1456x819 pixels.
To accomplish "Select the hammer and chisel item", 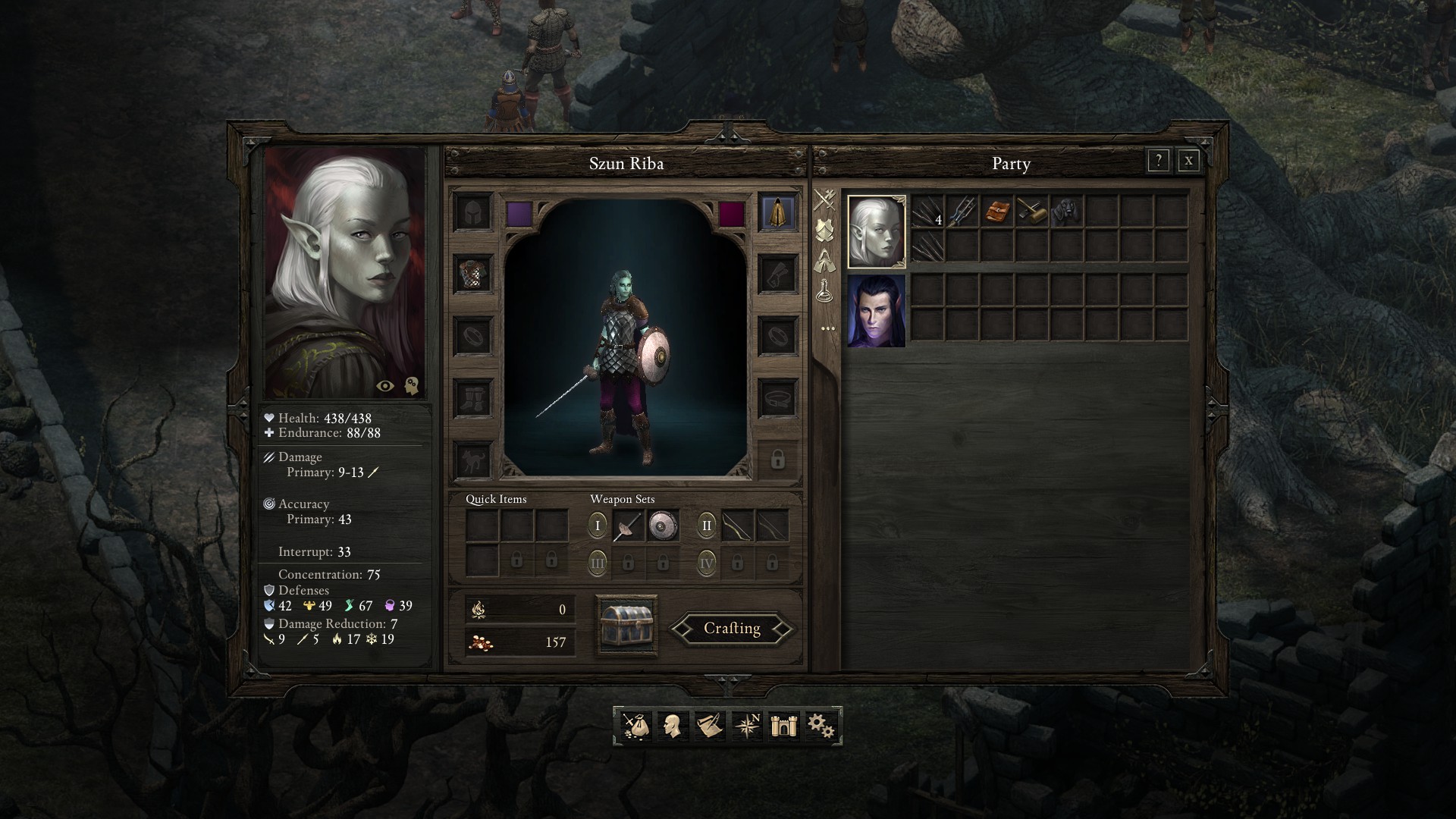I will (x=1031, y=211).
